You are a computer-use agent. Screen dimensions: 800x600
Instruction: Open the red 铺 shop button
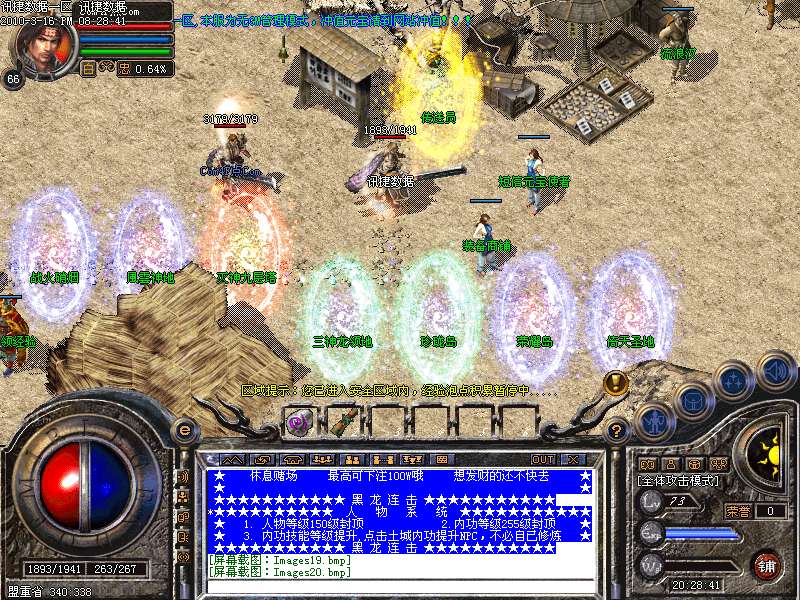[766, 565]
